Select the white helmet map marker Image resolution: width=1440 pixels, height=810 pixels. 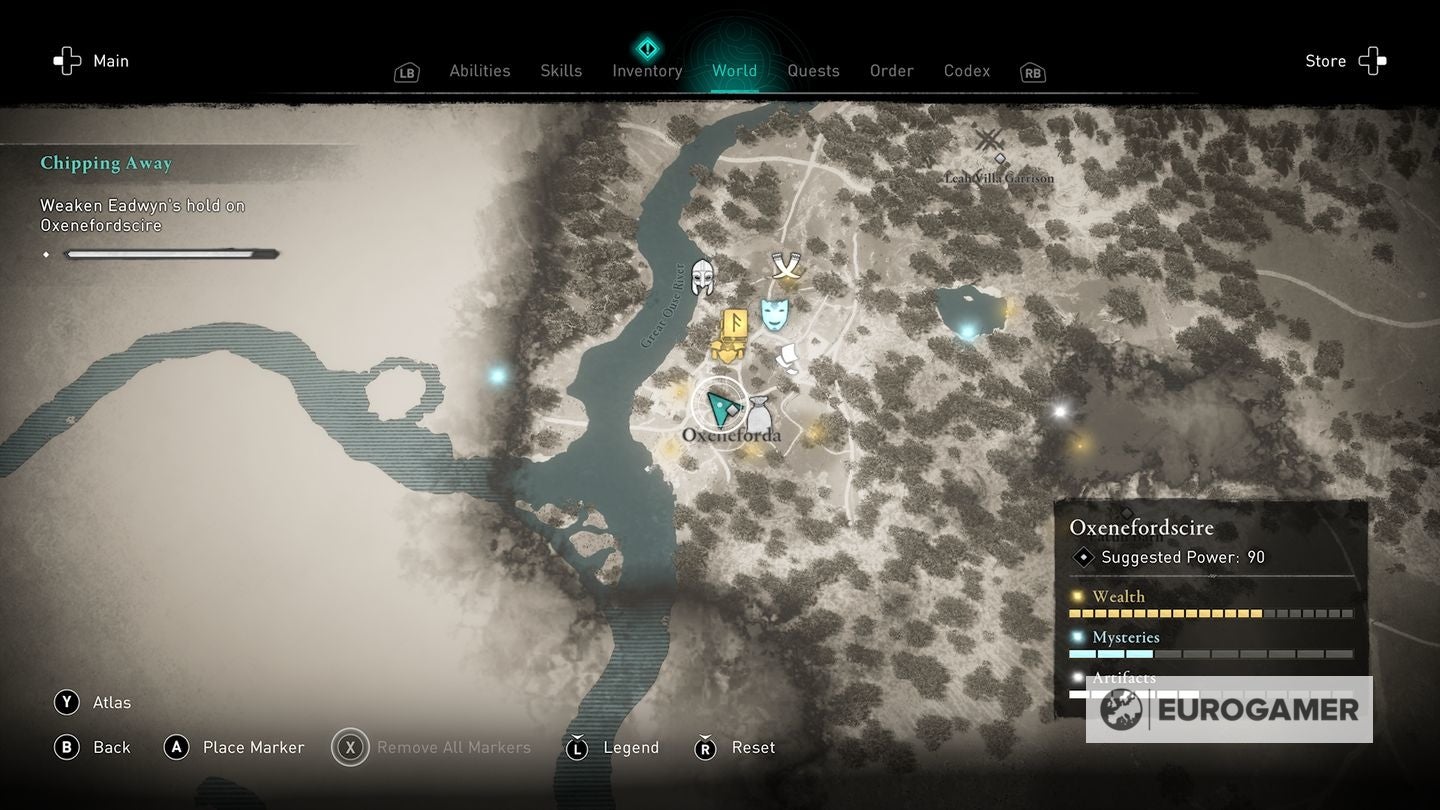coord(703,277)
